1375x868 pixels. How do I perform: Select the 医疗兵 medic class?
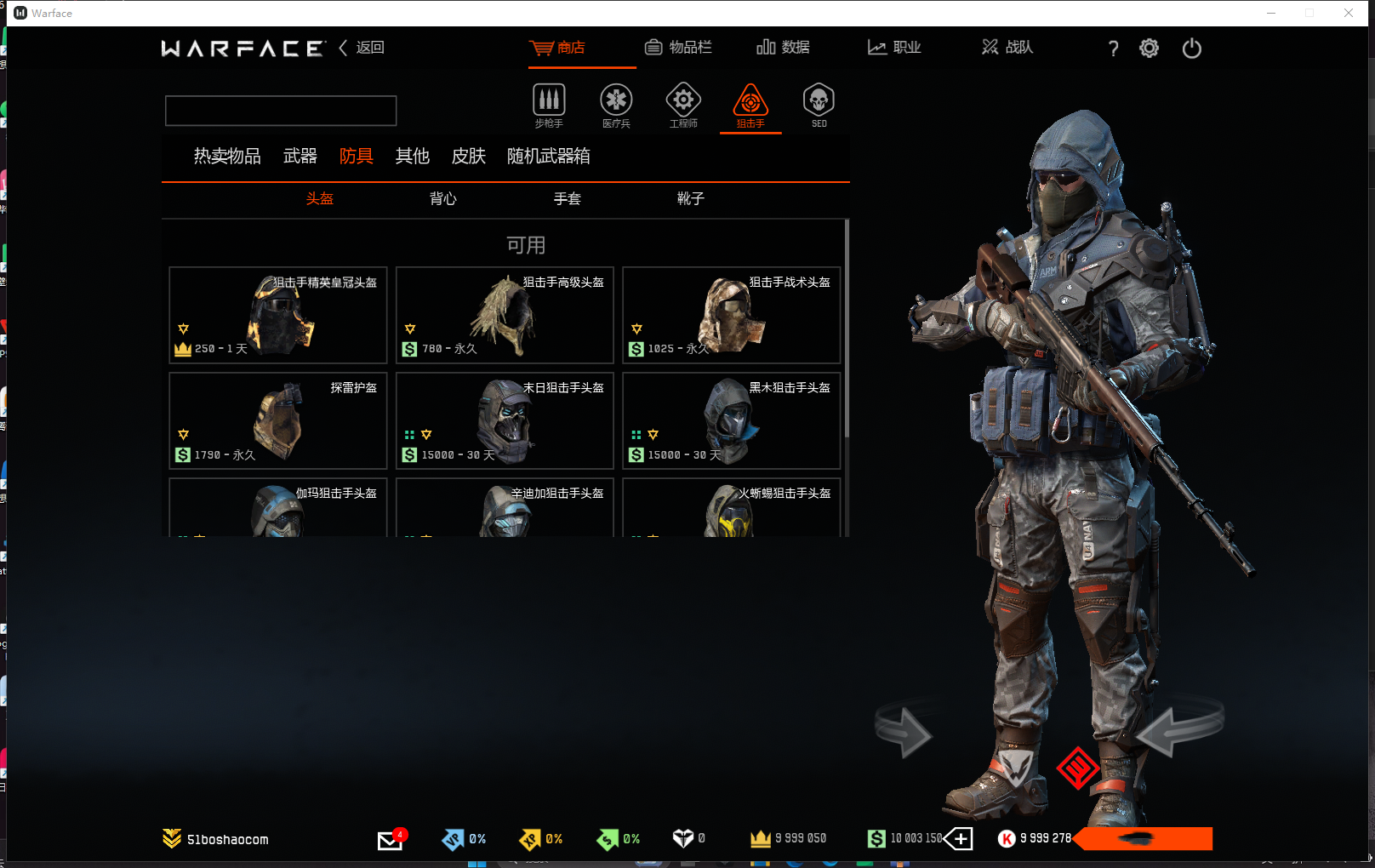click(616, 106)
